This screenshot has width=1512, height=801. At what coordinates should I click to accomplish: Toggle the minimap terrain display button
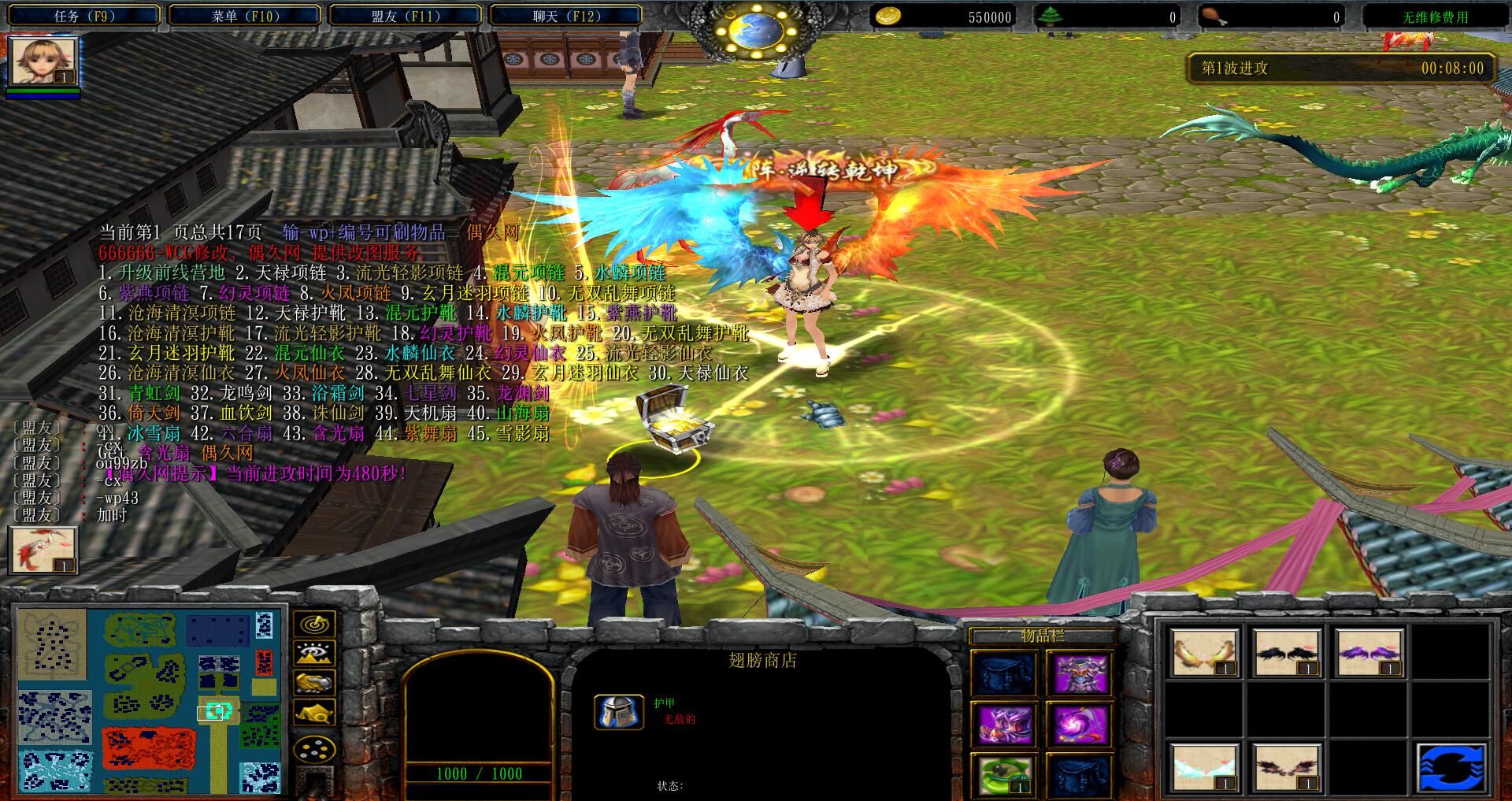[314, 654]
